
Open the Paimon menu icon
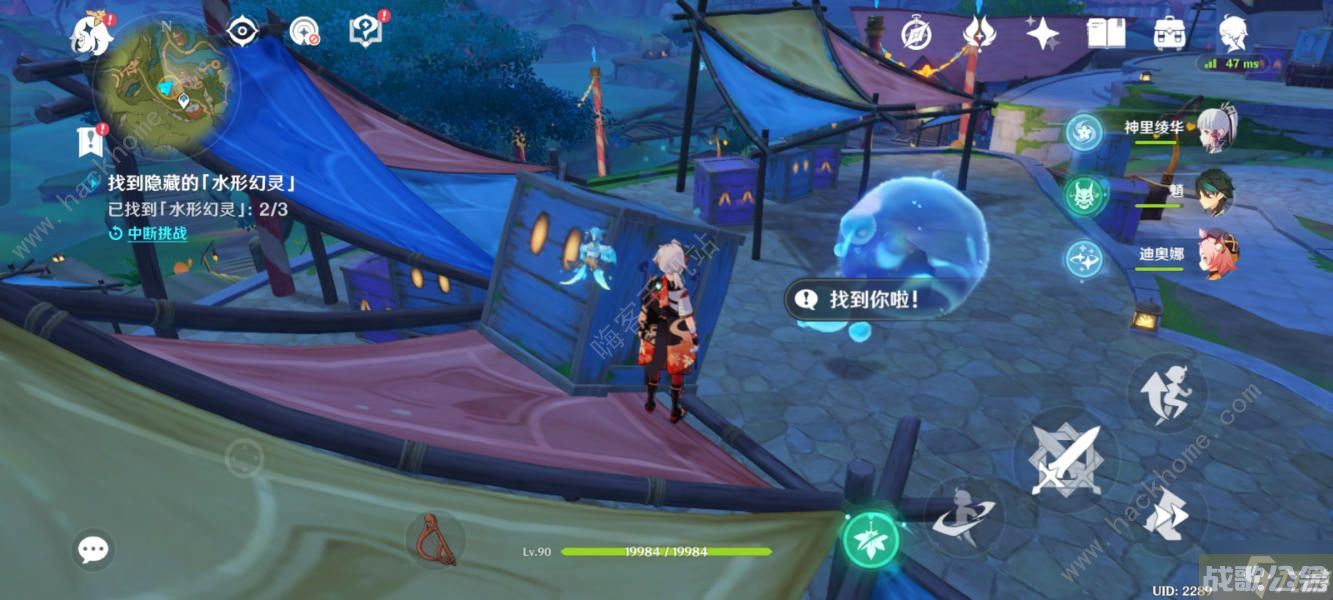point(90,35)
